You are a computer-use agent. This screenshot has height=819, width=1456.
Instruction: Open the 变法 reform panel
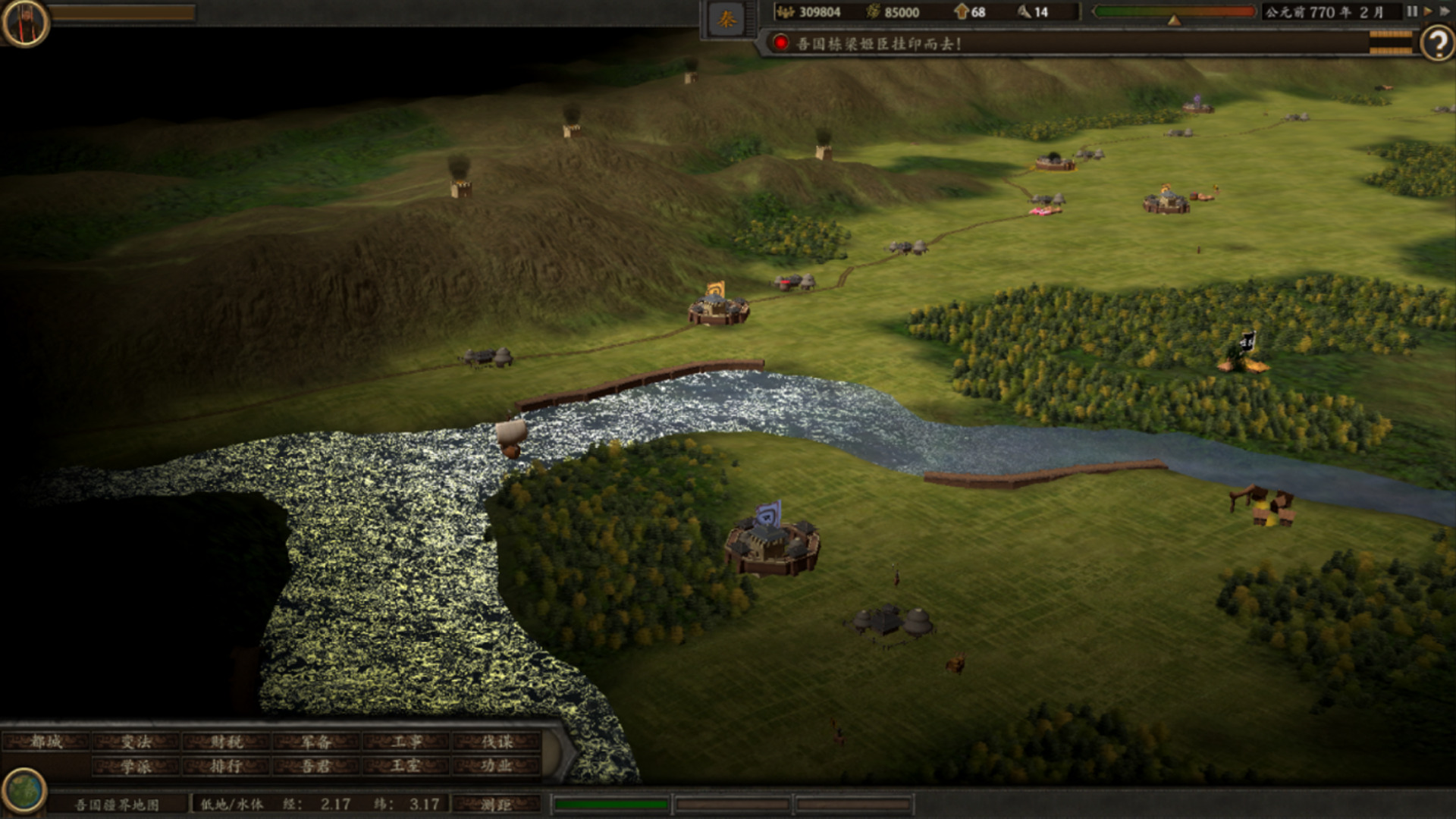(x=136, y=742)
